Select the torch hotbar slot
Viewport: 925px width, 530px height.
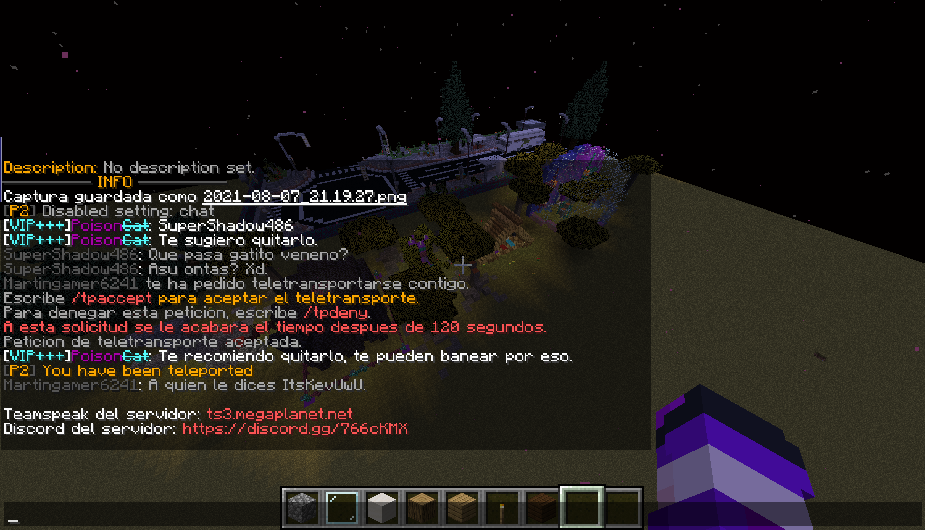503,505
